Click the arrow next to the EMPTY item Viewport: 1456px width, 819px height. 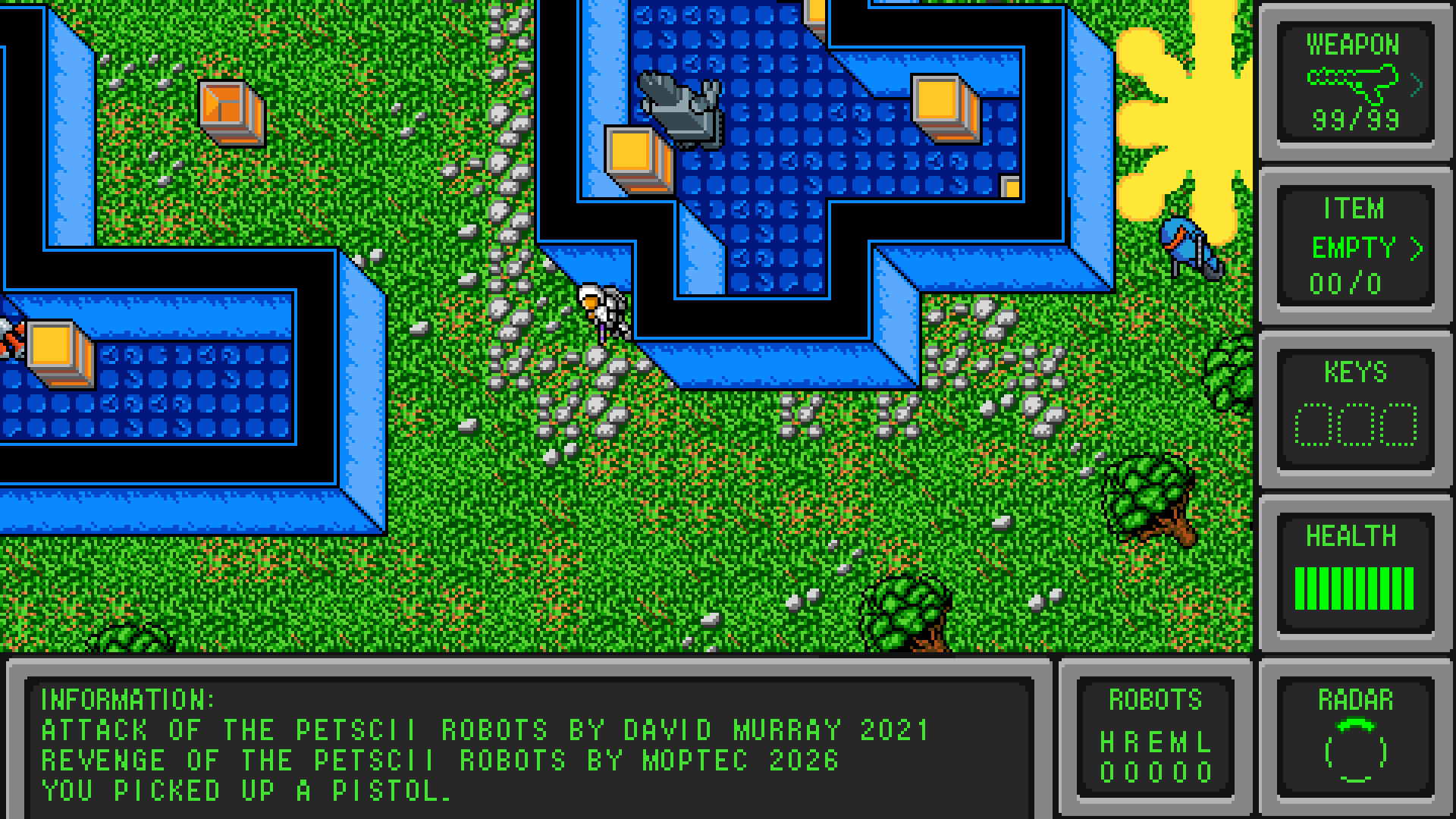pos(1416,248)
